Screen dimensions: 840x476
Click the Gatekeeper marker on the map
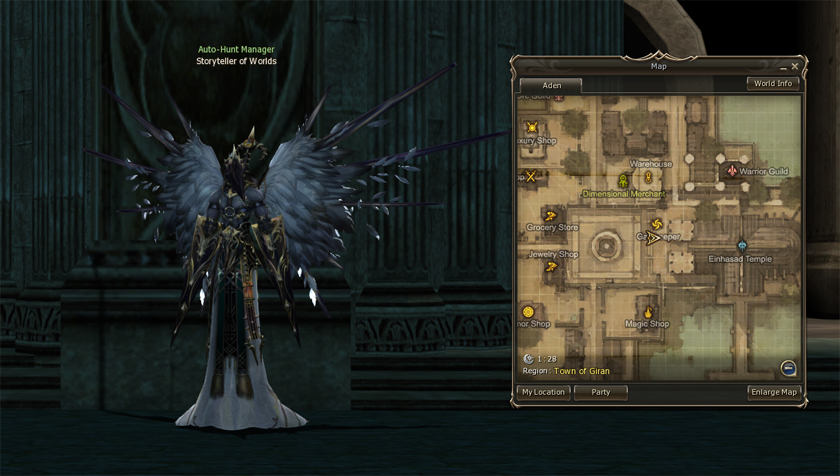pyautogui.click(x=657, y=224)
